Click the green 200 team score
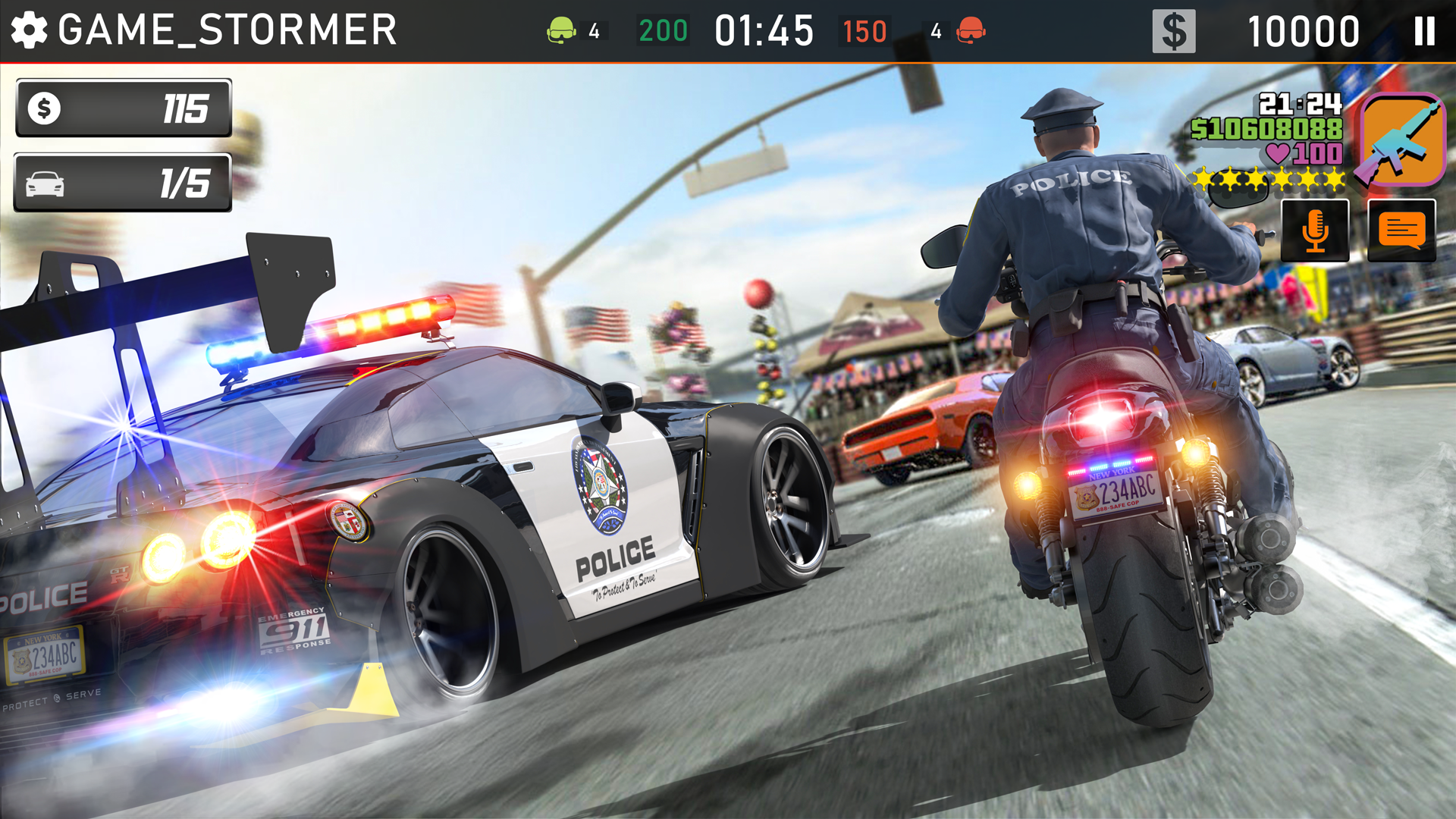This screenshot has height=819, width=1456. pyautogui.click(x=663, y=29)
